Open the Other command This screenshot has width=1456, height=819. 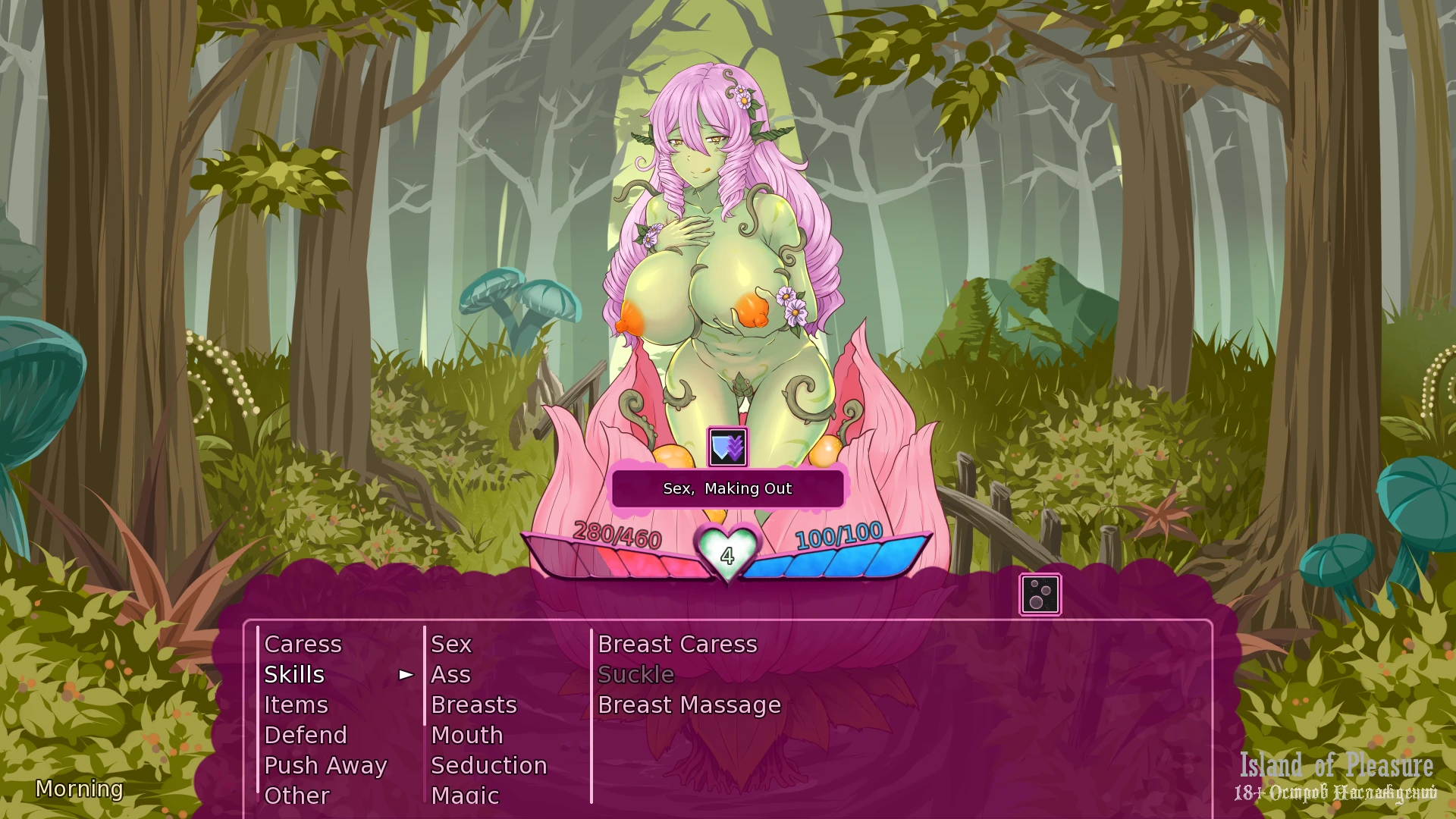[x=297, y=795]
